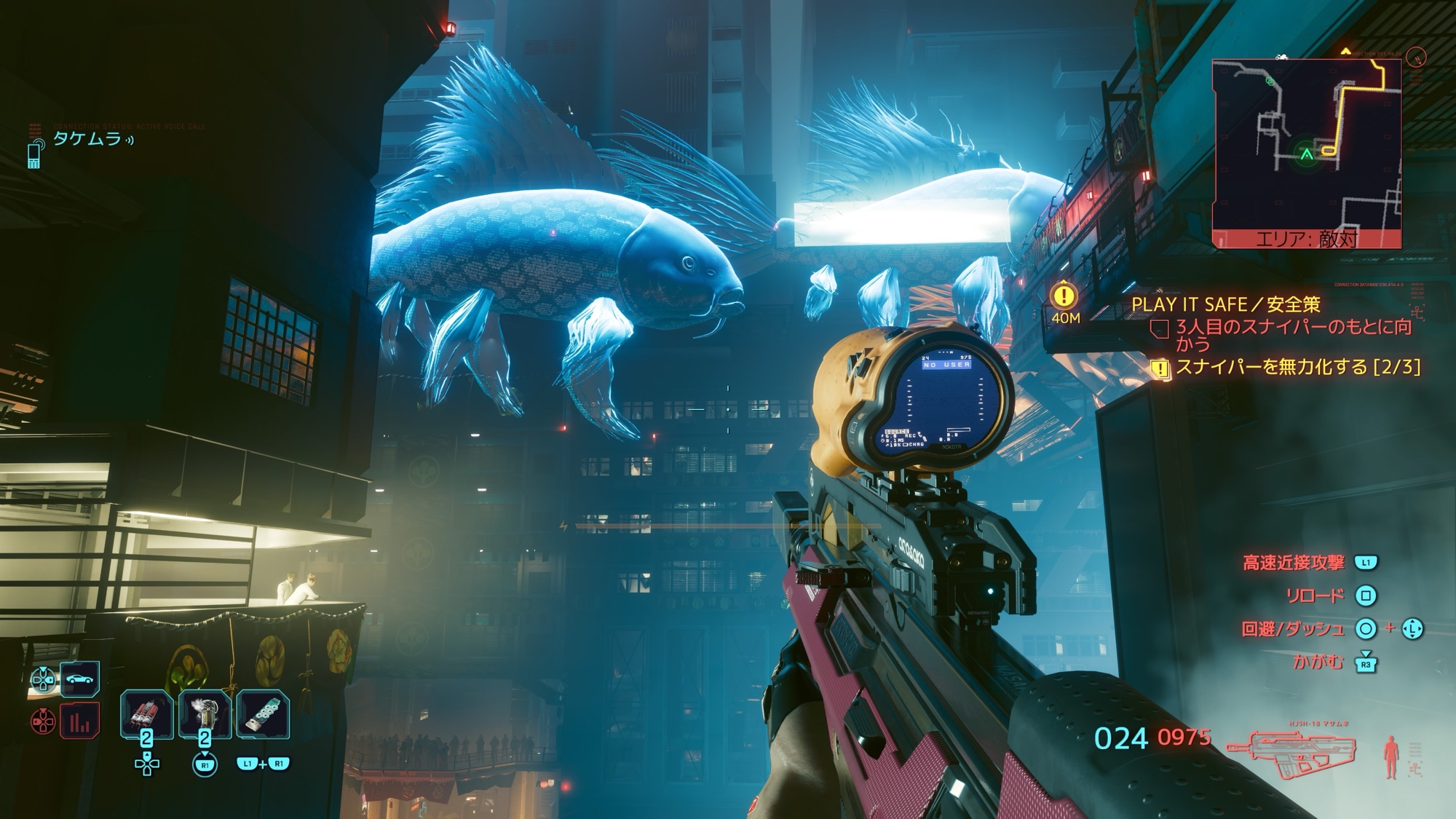Select the vehicle call car icon
Image resolution: width=1456 pixels, height=819 pixels.
[x=79, y=679]
